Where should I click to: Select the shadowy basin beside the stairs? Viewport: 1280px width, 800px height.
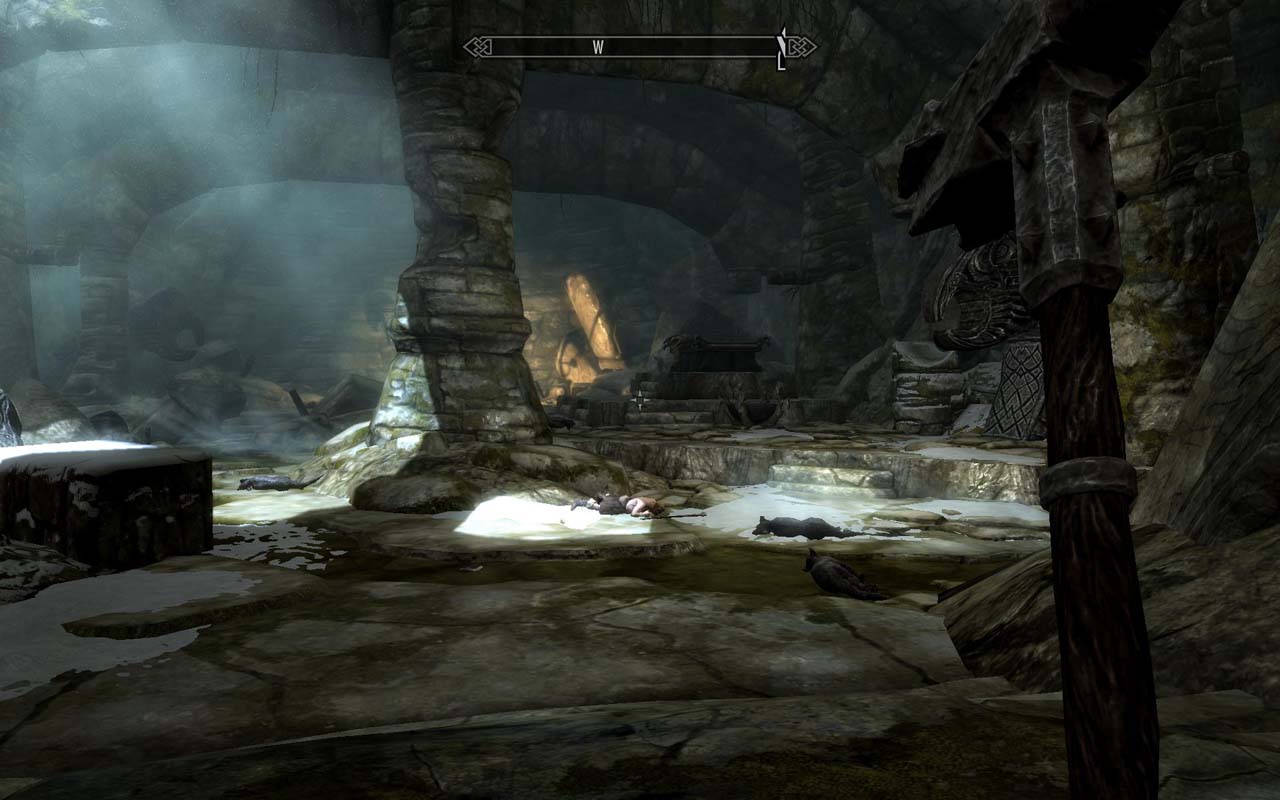click(760, 410)
